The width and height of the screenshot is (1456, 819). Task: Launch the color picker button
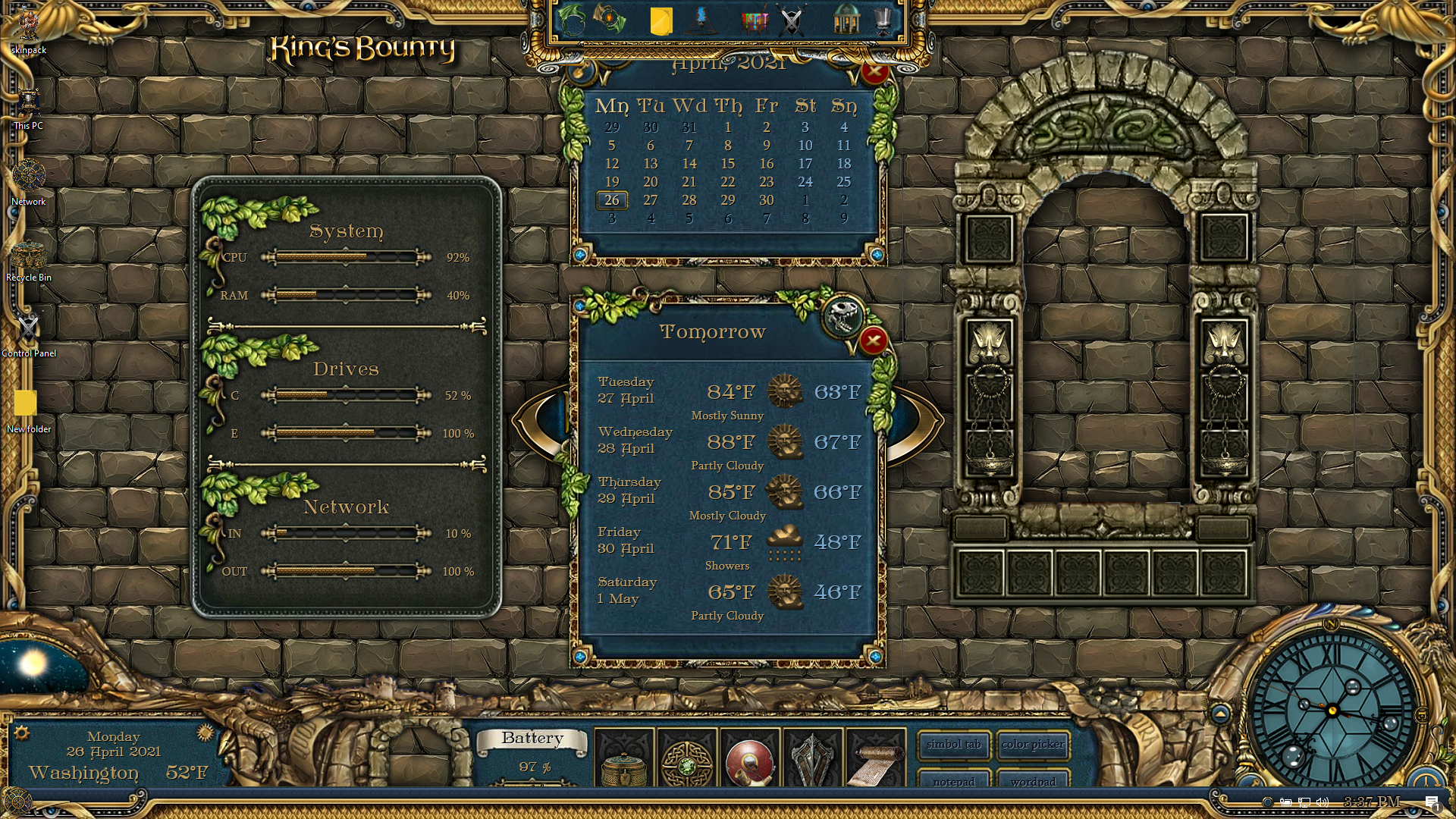tap(1033, 745)
